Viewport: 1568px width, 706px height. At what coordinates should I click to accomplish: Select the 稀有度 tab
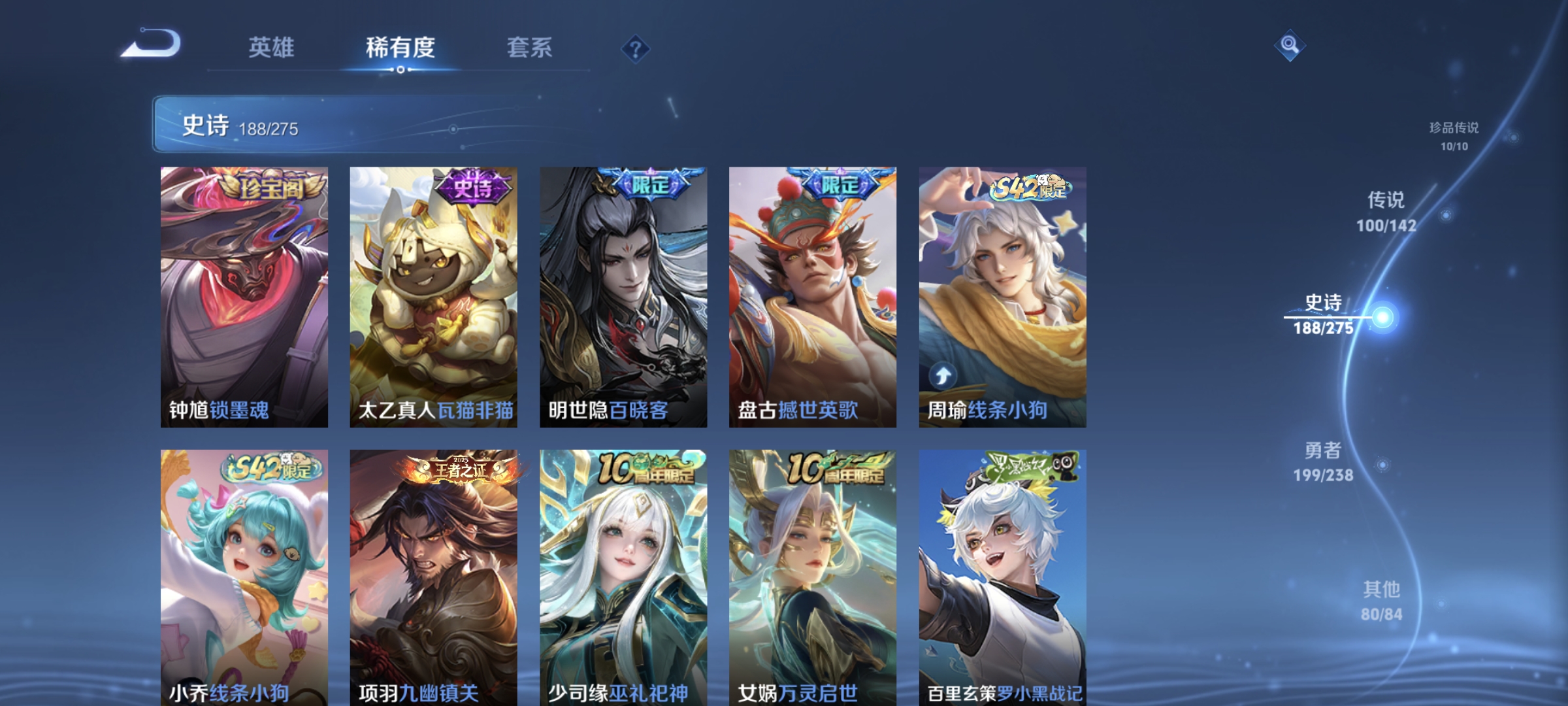(x=400, y=48)
